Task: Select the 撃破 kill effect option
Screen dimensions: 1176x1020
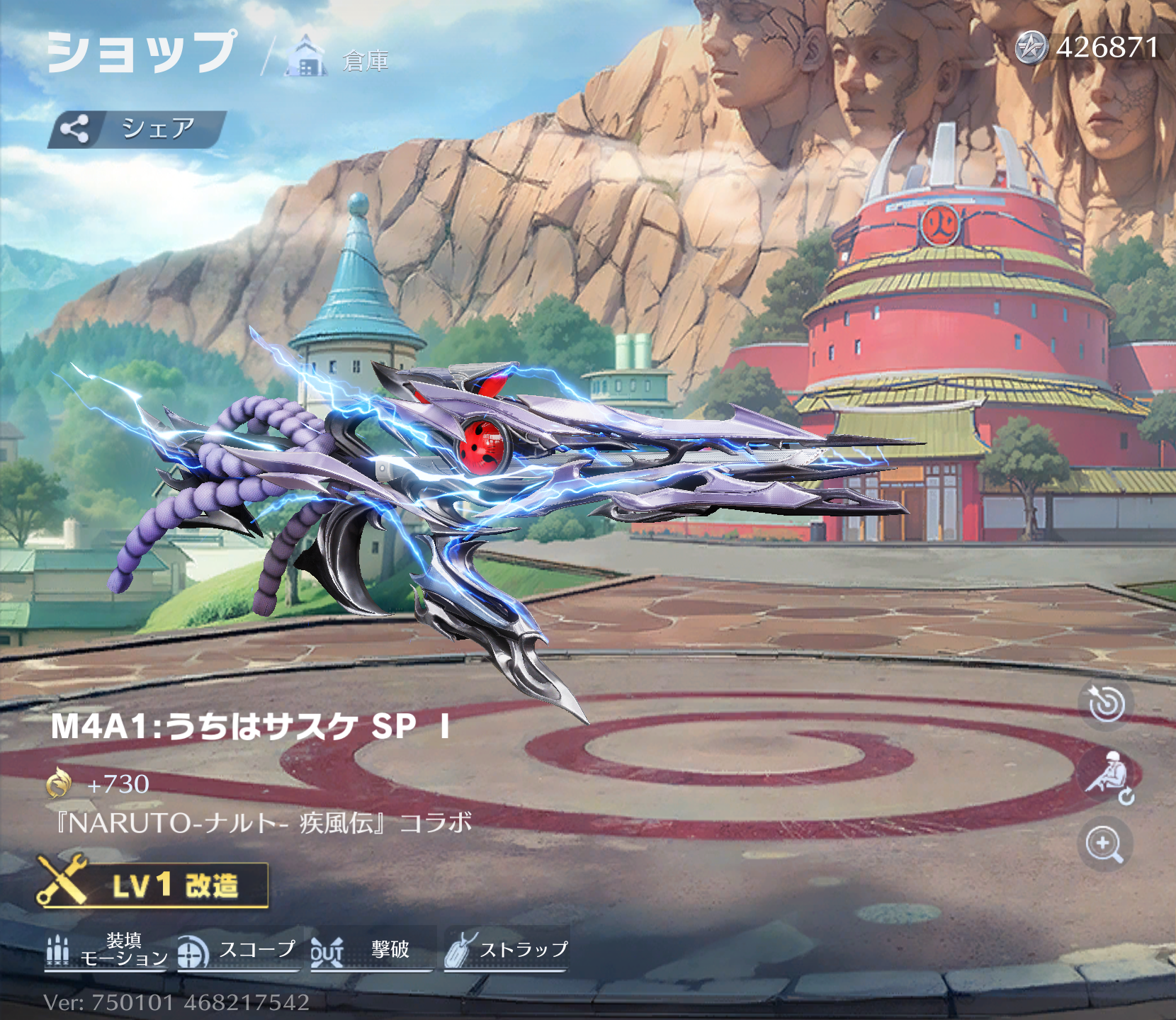Action: (371, 949)
